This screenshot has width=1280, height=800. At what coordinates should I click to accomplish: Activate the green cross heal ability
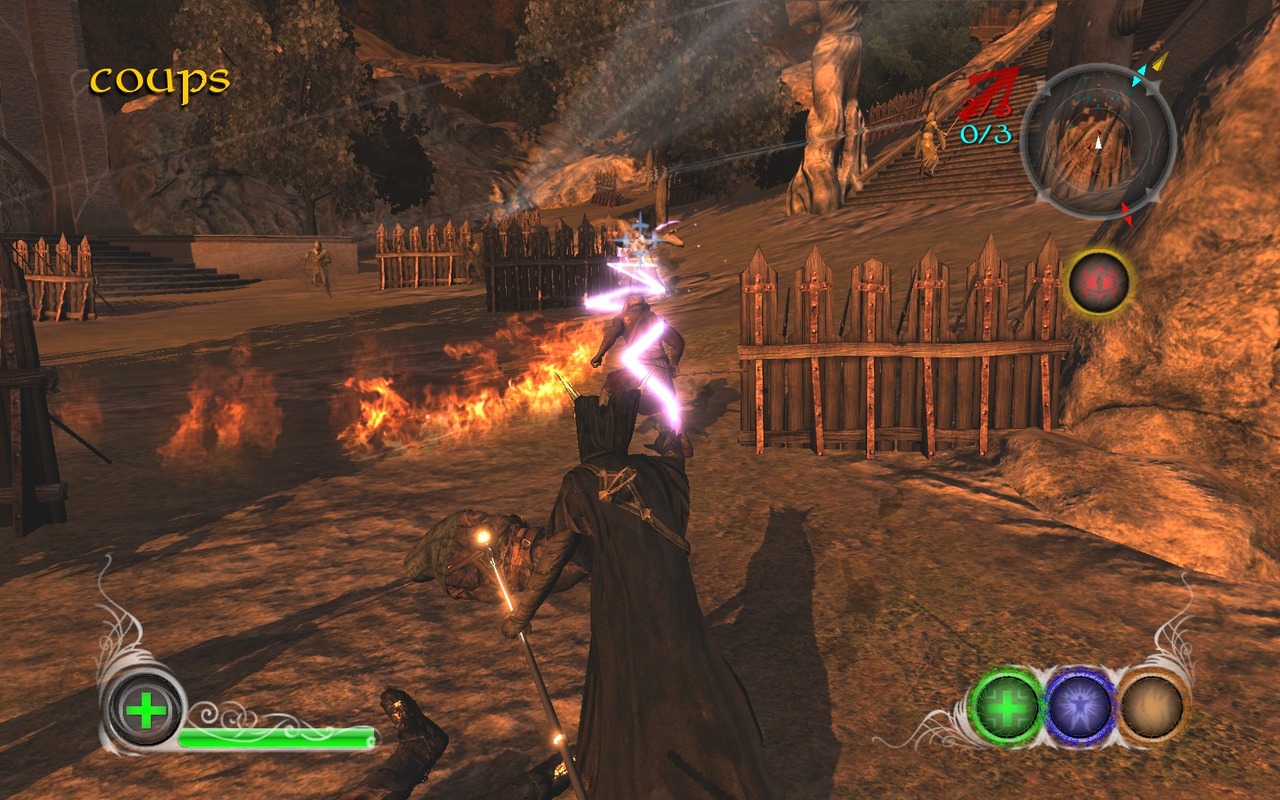(1007, 707)
